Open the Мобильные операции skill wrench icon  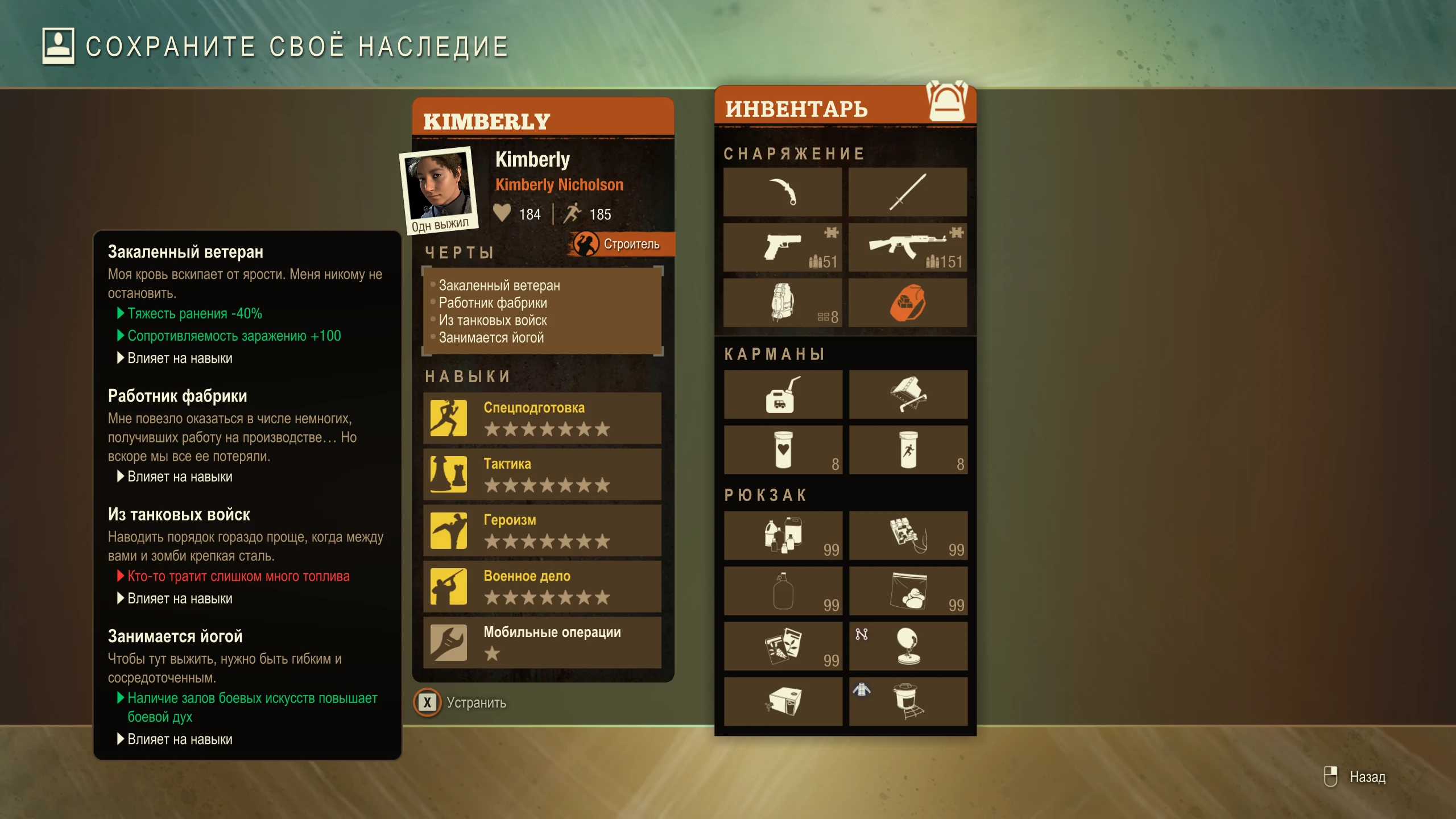click(449, 642)
